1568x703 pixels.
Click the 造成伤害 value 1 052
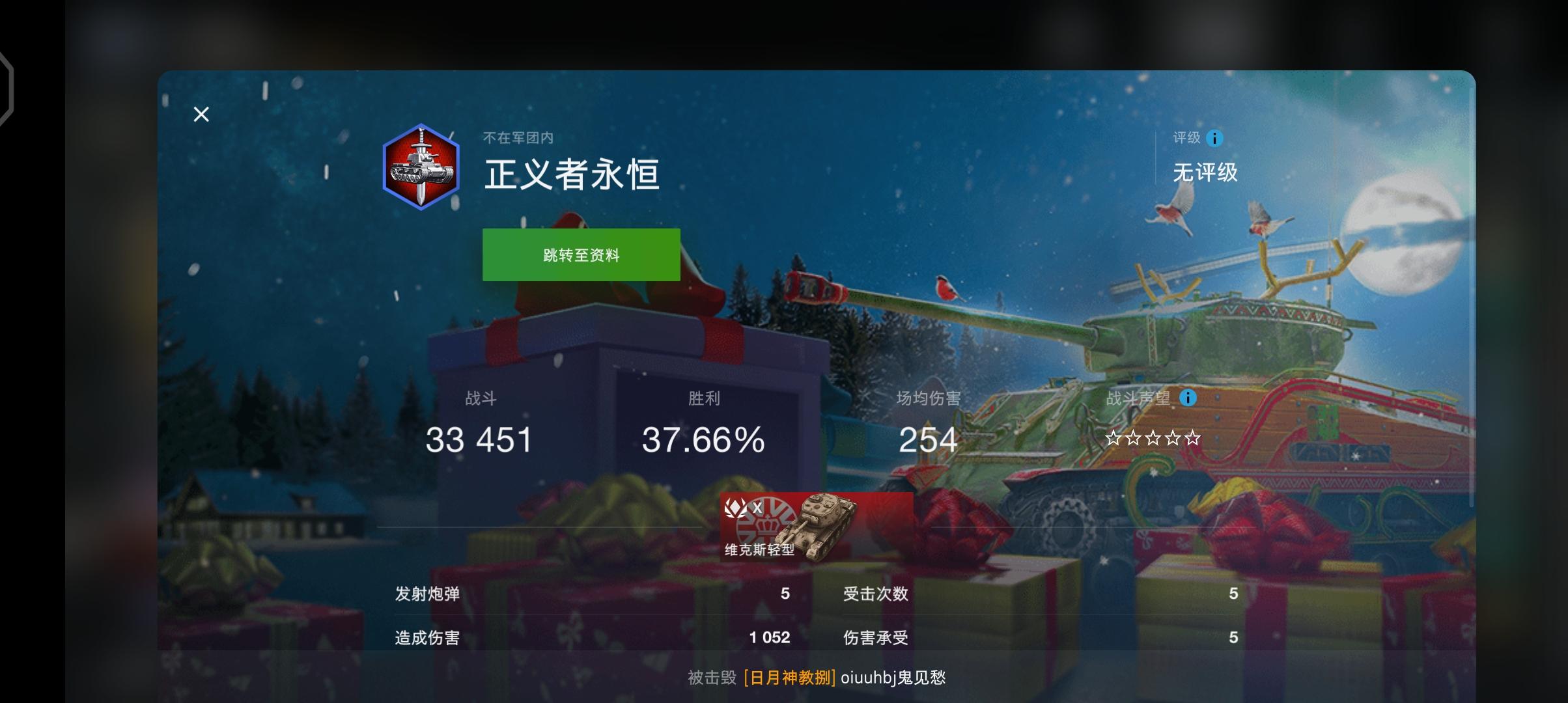coord(771,639)
